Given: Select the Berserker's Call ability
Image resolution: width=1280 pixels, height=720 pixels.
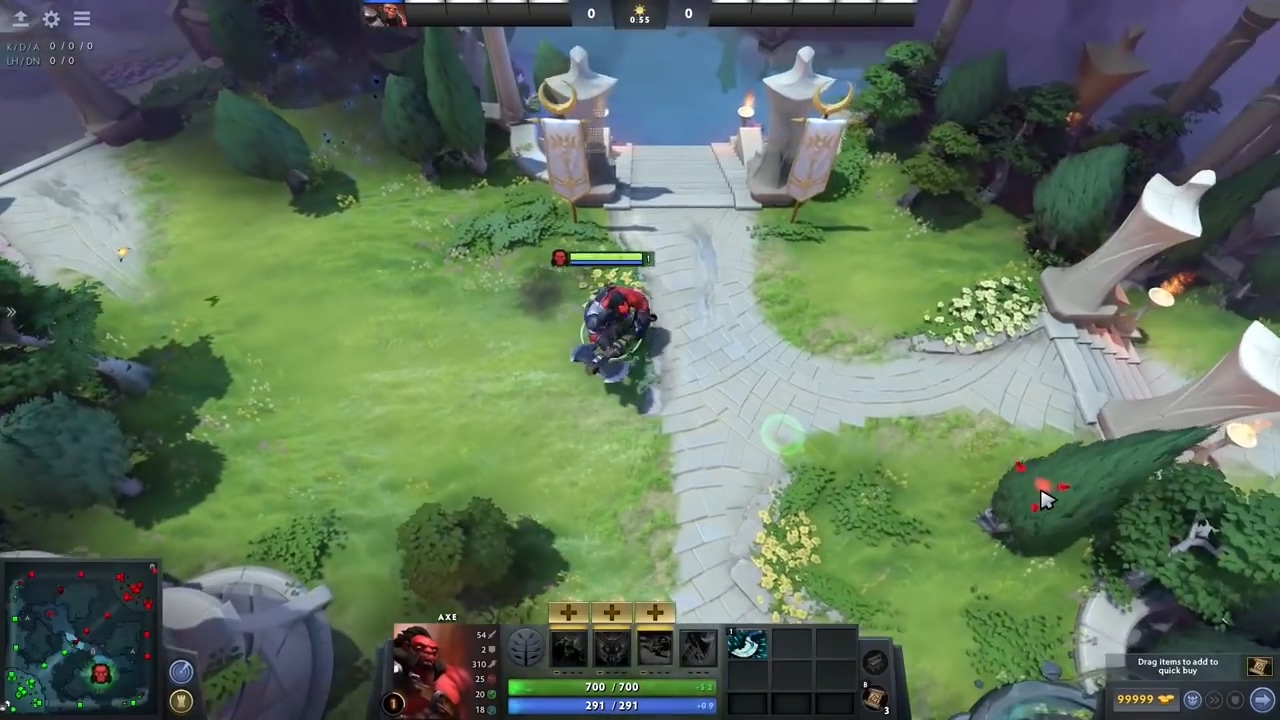Looking at the screenshot, I should tap(568, 647).
